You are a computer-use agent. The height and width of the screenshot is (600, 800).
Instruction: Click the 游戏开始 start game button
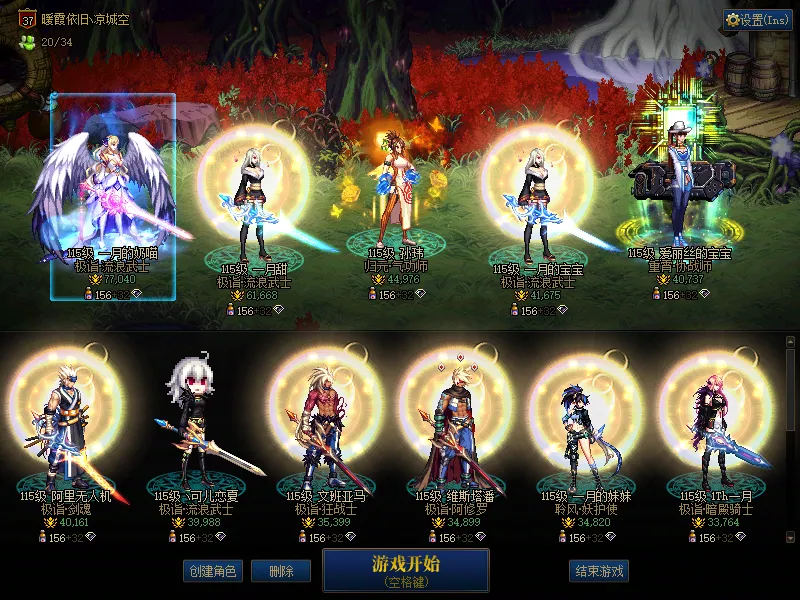tap(405, 570)
